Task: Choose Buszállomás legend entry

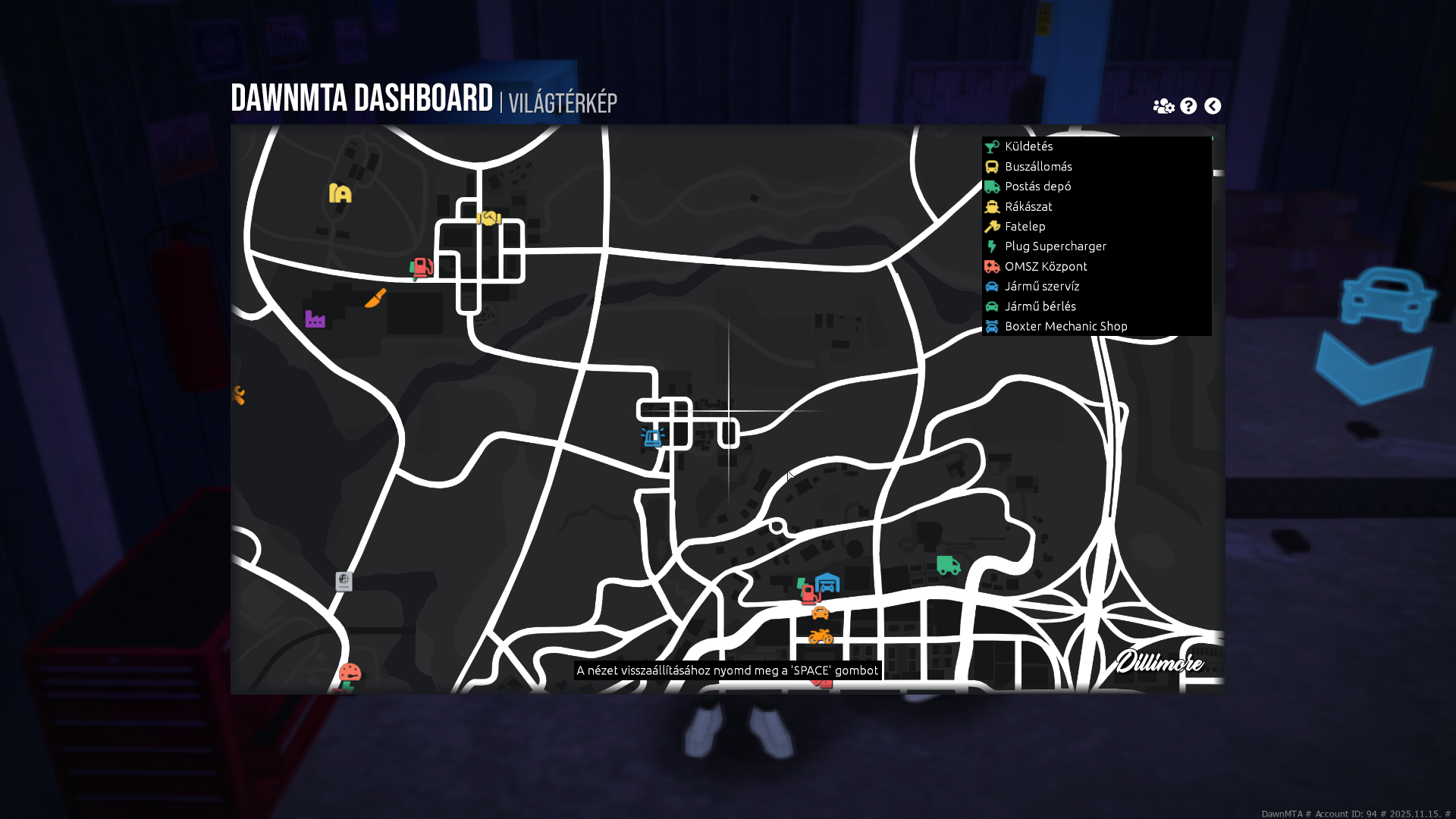Action: 1037,167
